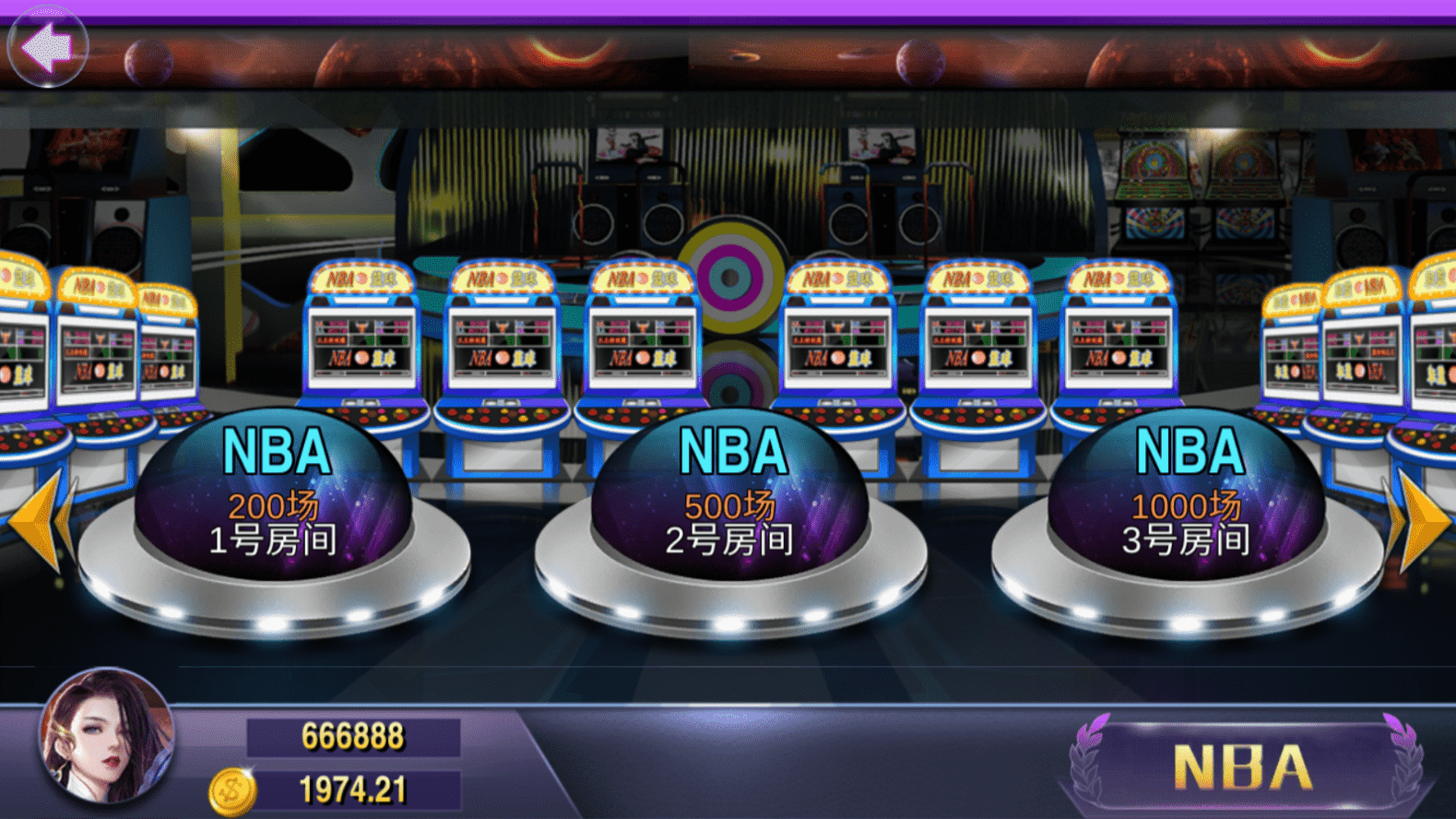Screen dimensions: 1456x819
Task: Open the player avatar portrait
Action: point(106,736)
